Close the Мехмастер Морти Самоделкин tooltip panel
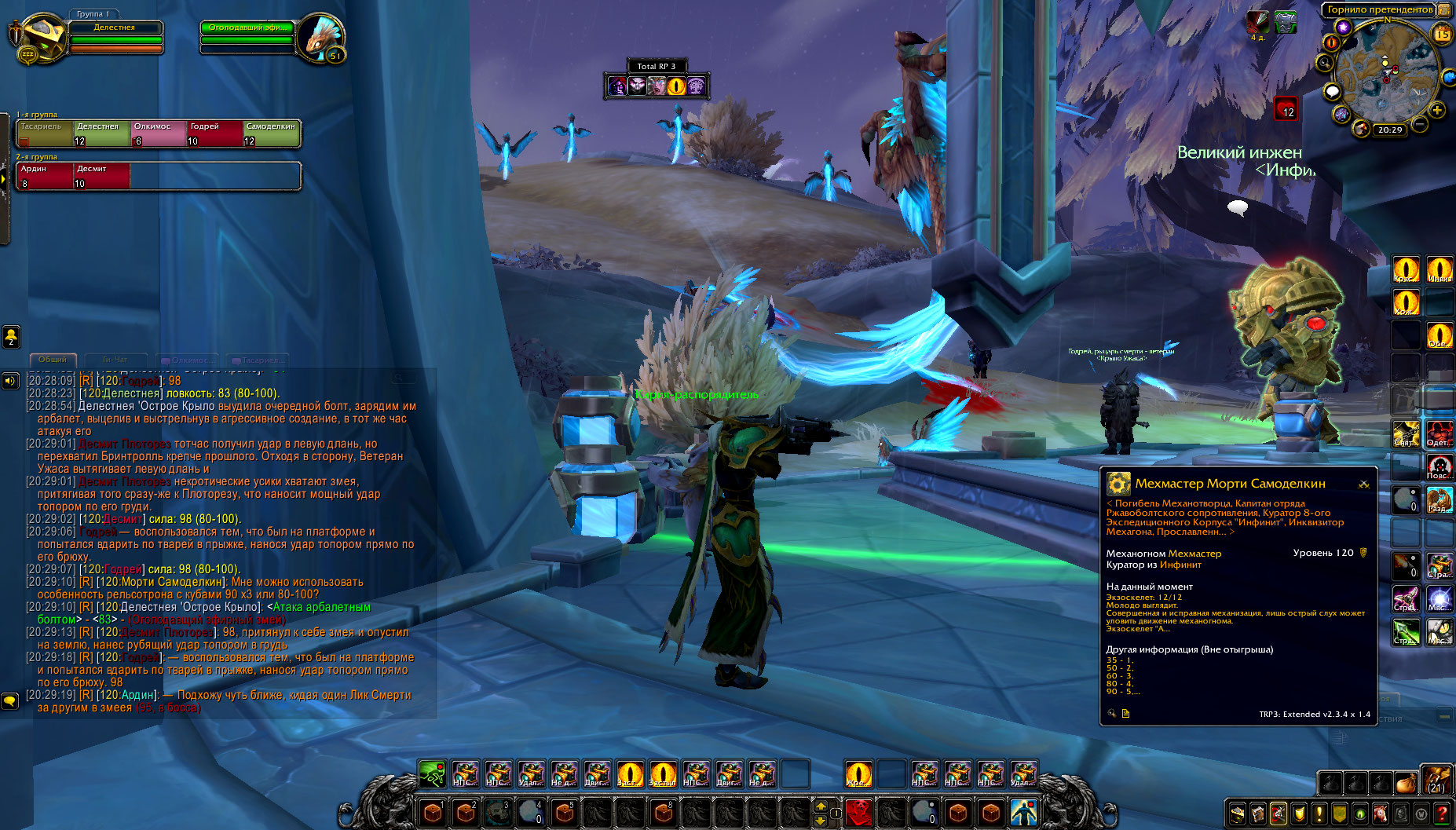Viewport: 1456px width, 830px height. pos(1364,484)
